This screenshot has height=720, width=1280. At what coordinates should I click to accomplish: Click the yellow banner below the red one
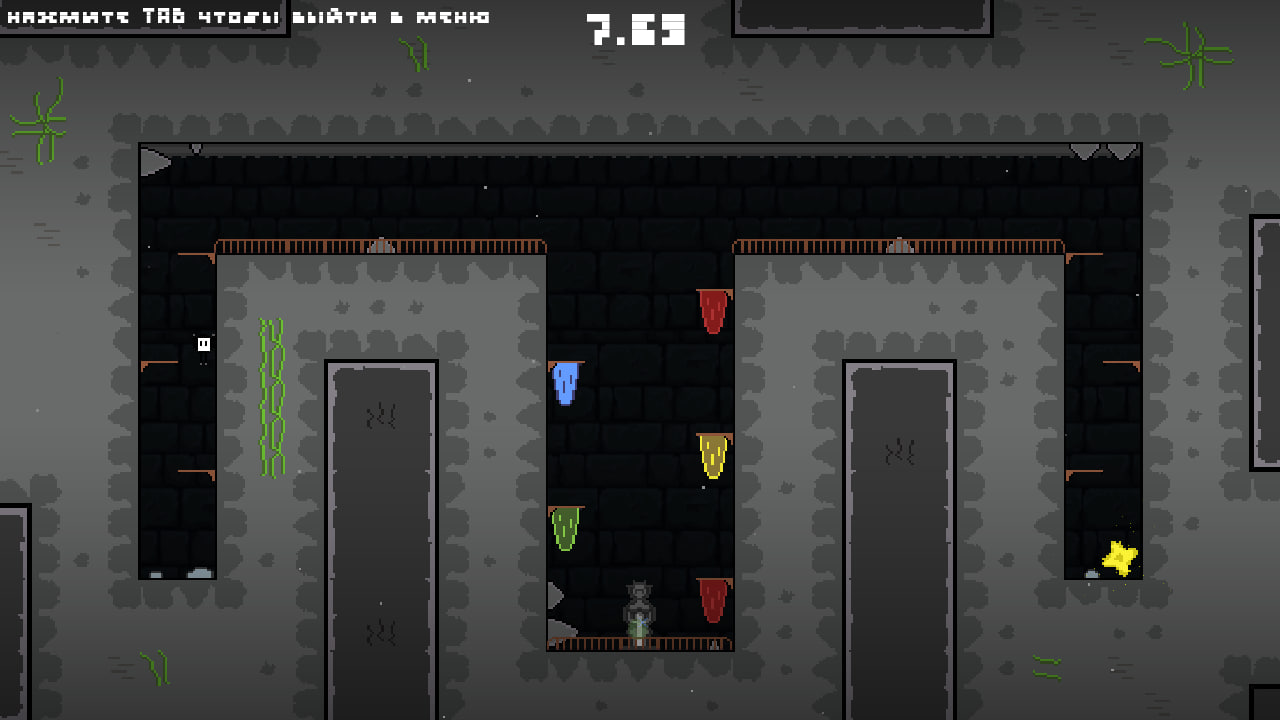pyautogui.click(x=712, y=455)
